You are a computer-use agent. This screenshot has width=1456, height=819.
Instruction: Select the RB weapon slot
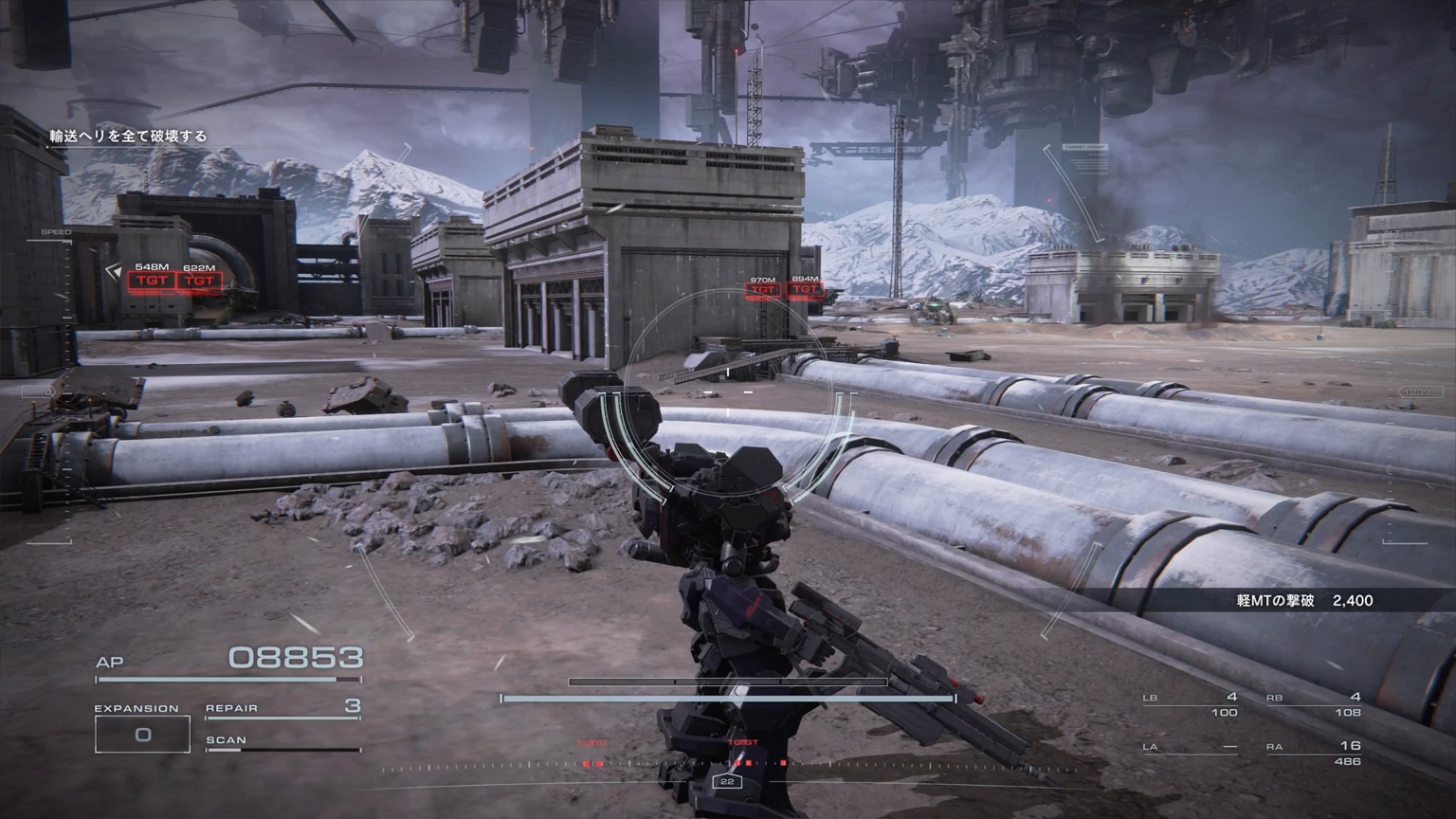1315,704
